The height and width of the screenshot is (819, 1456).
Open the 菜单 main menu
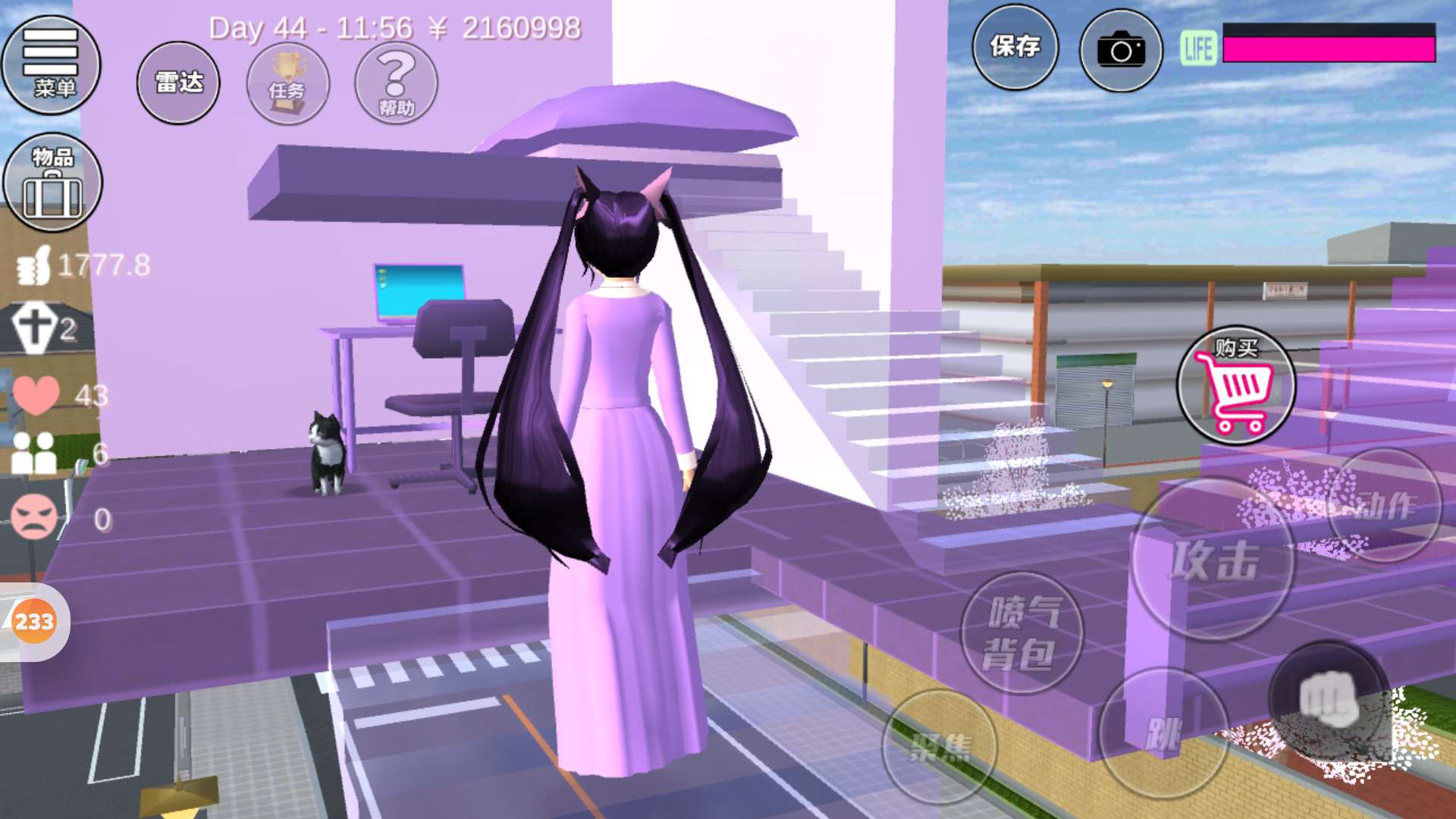pos(51,64)
